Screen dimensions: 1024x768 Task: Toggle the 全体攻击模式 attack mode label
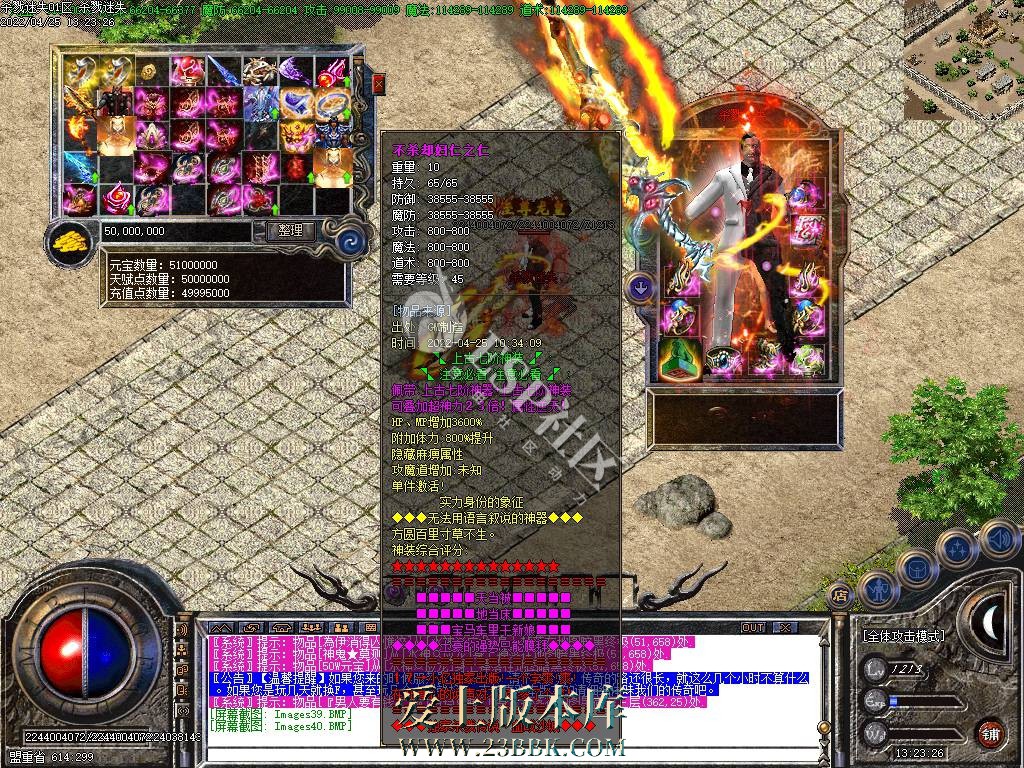[x=903, y=635]
